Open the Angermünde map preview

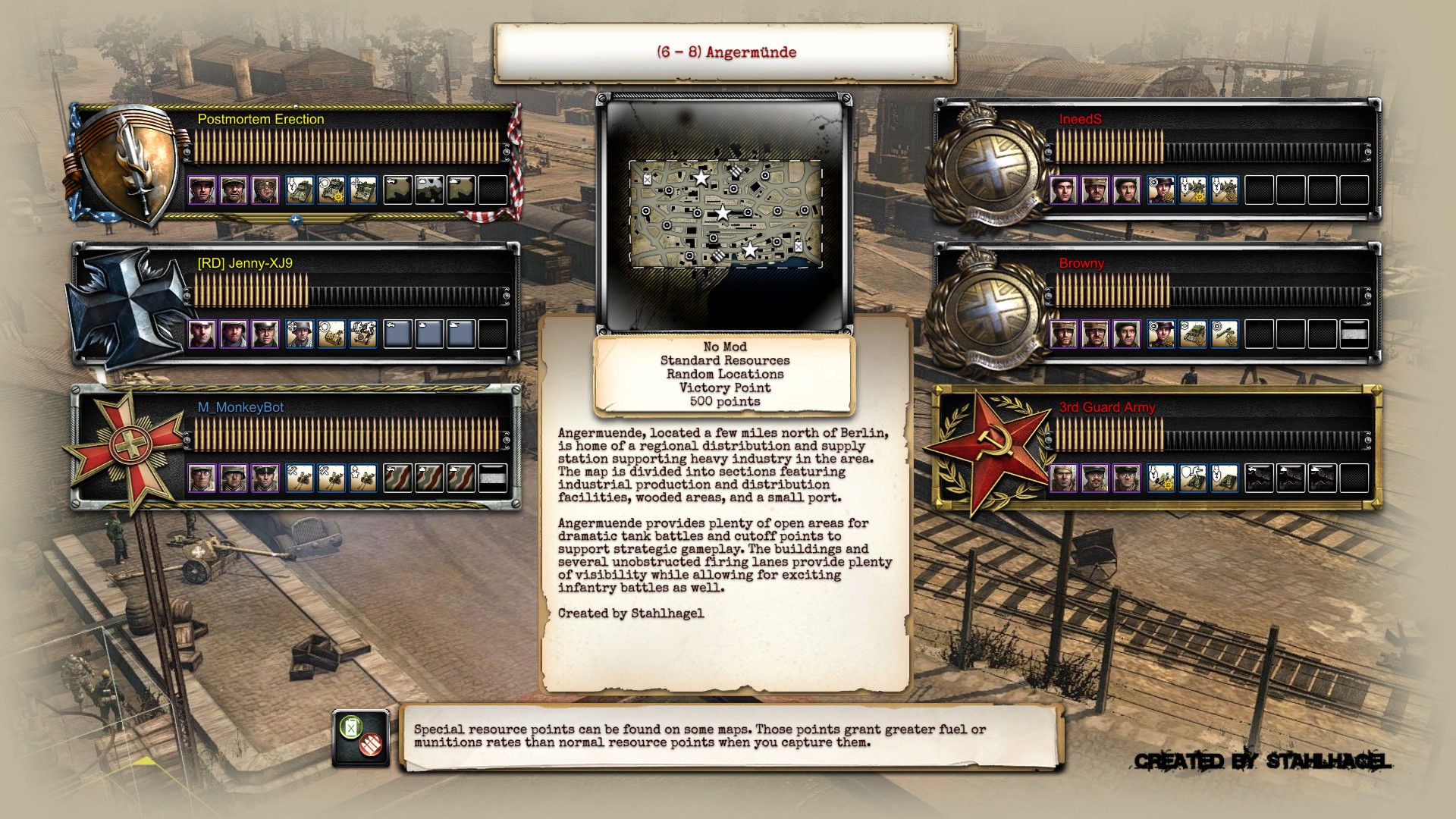coord(725,214)
